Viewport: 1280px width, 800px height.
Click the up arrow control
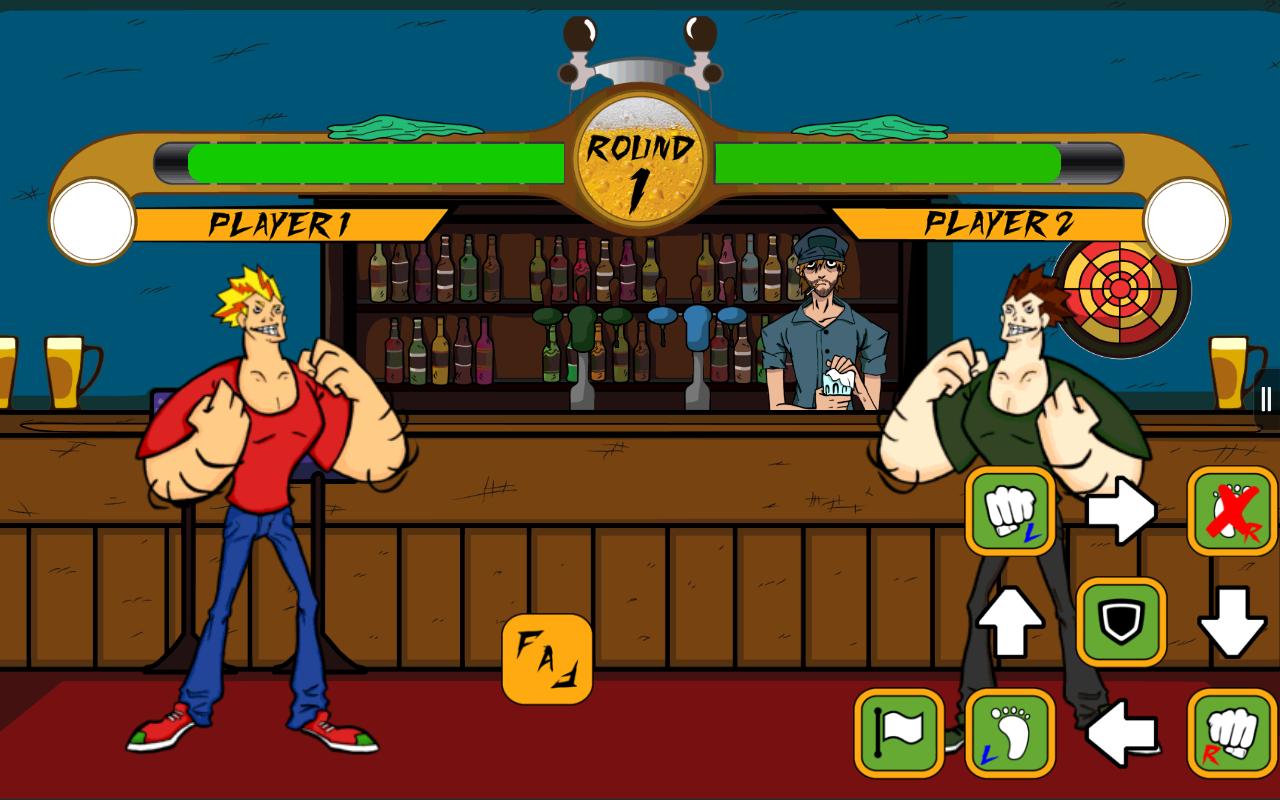[1010, 622]
